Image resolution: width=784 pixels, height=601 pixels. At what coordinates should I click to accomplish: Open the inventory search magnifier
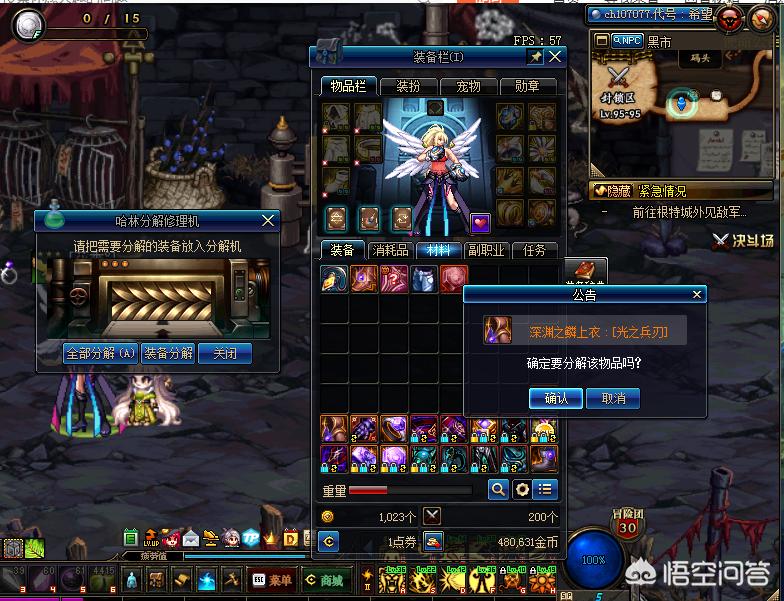(x=497, y=490)
